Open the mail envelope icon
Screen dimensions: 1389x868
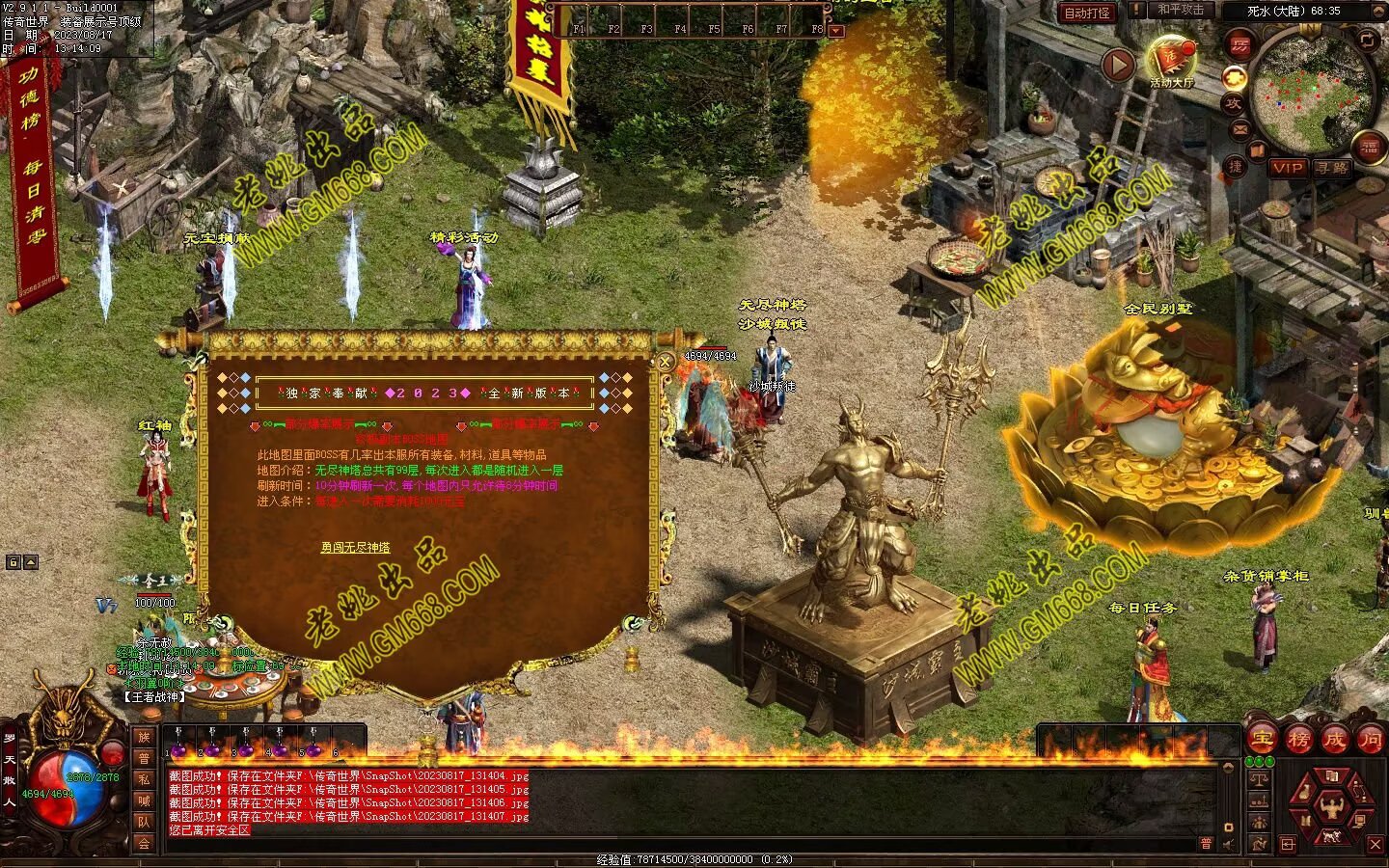[1239, 130]
